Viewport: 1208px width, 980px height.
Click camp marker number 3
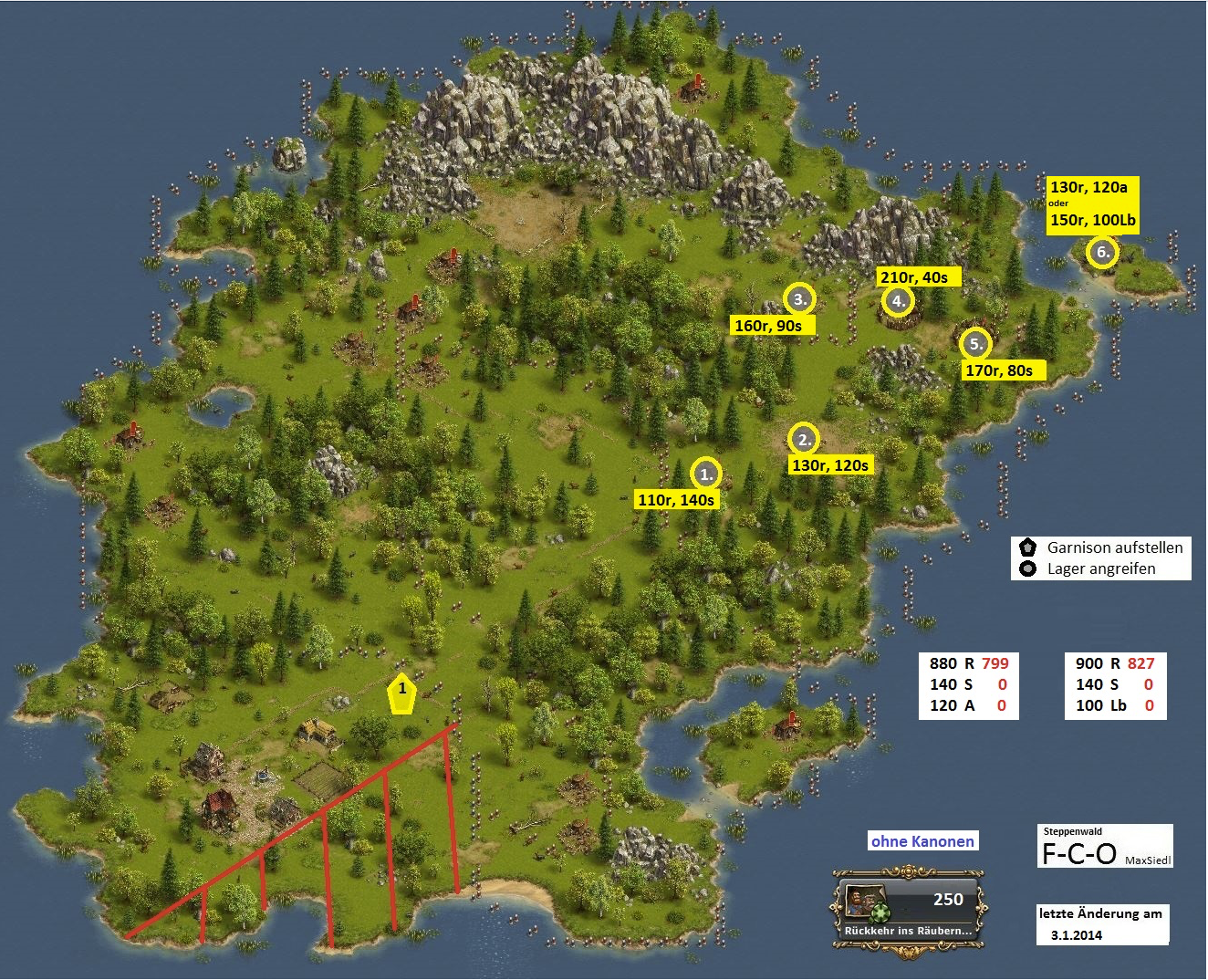click(799, 298)
